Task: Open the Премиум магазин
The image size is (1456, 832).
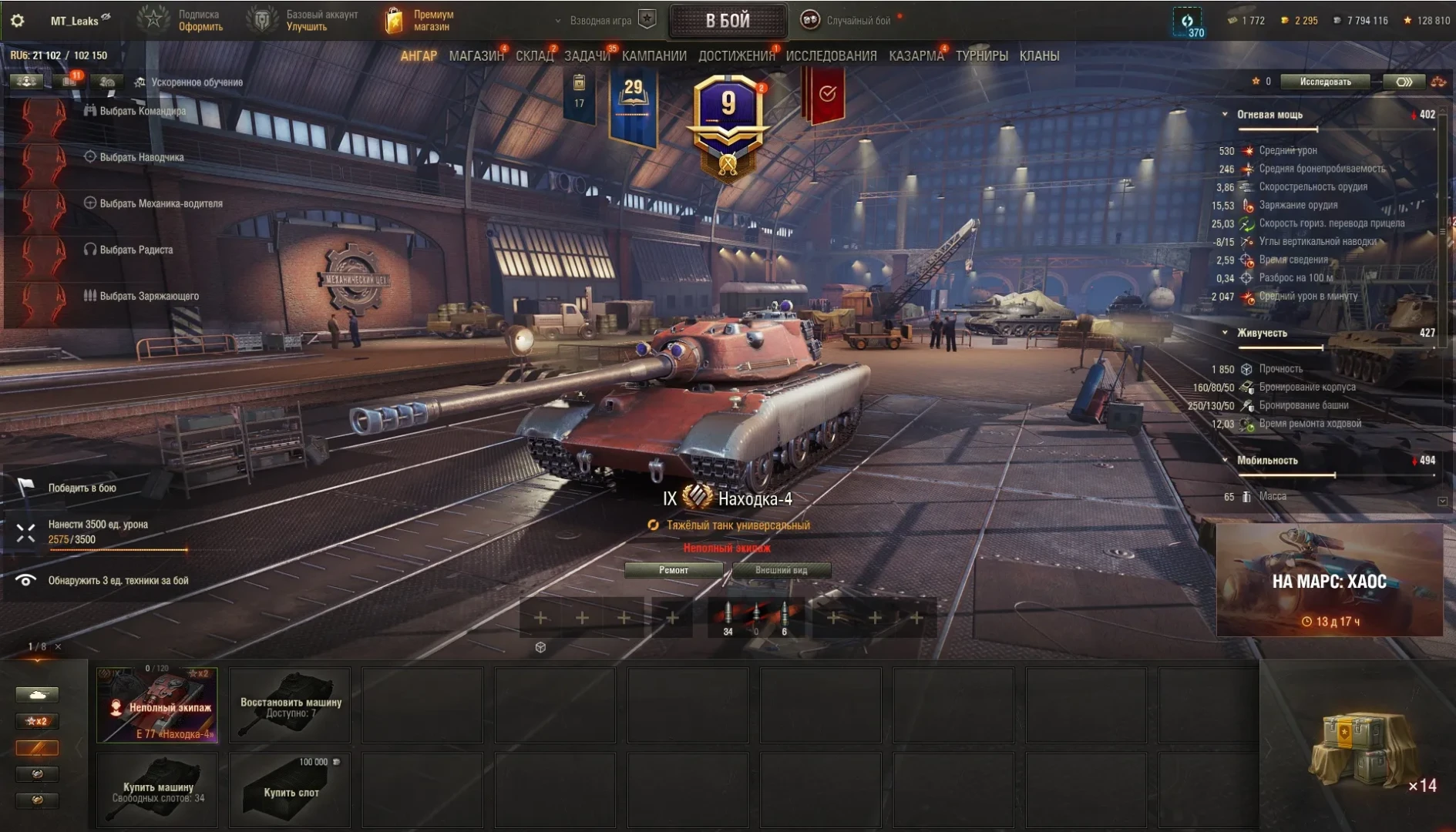Action: click(x=420, y=21)
